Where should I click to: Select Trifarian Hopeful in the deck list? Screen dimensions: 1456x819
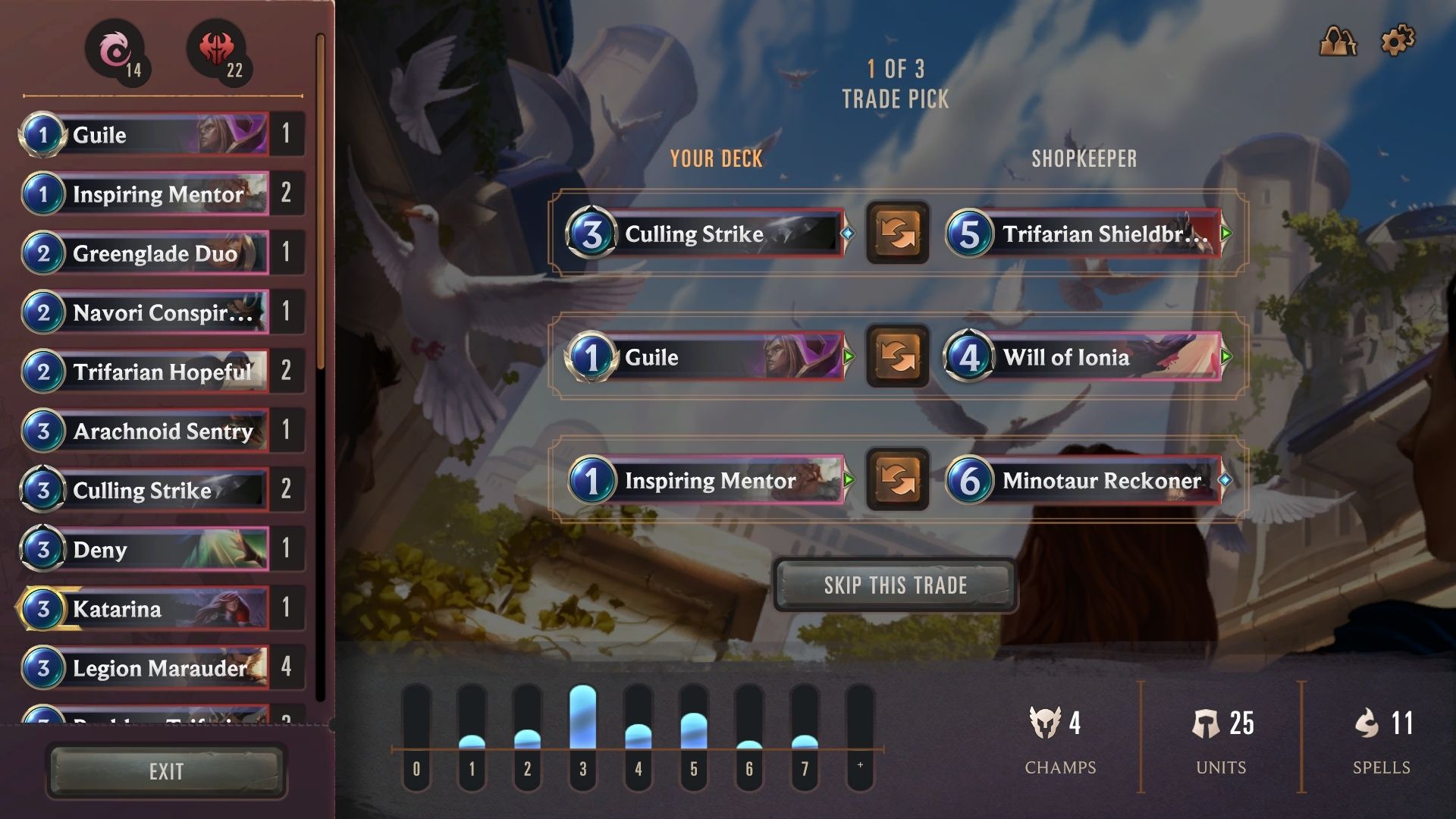[144, 371]
